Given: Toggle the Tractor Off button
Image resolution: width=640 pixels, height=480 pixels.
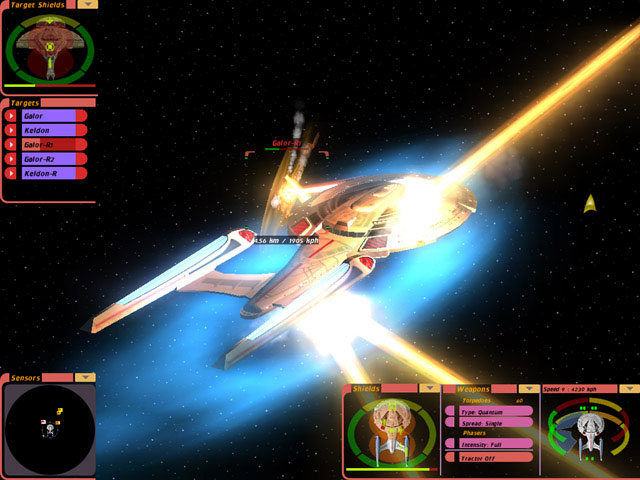Looking at the screenshot, I should pos(489,457).
